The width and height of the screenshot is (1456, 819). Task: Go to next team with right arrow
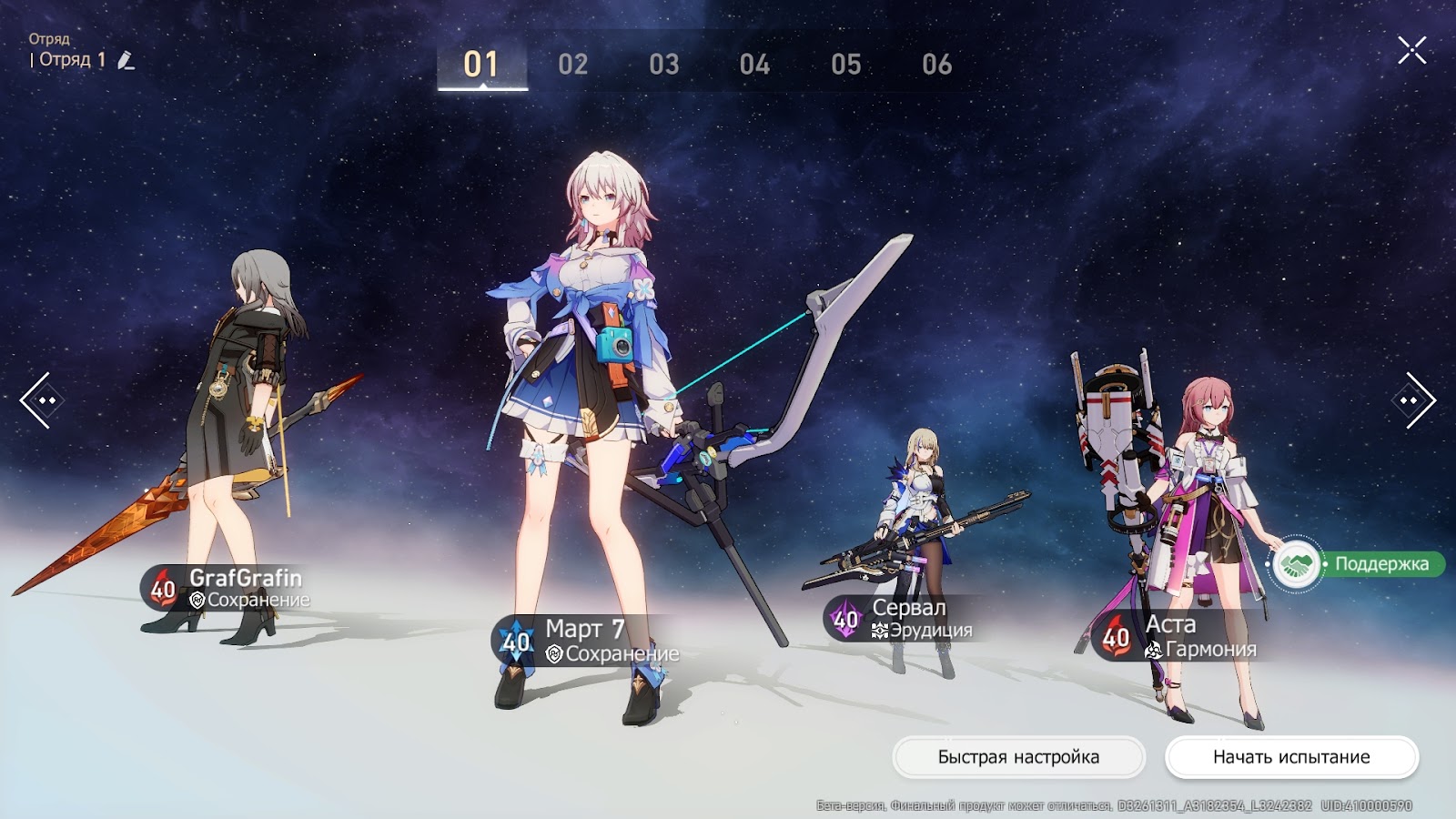[1414, 399]
